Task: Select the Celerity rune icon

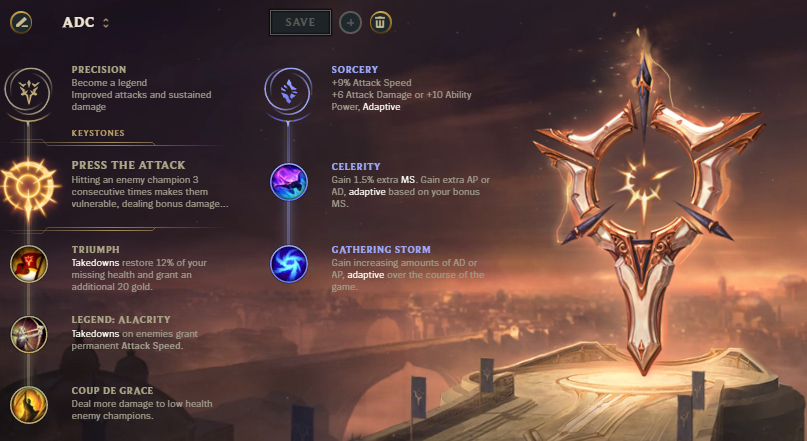Action: (289, 182)
